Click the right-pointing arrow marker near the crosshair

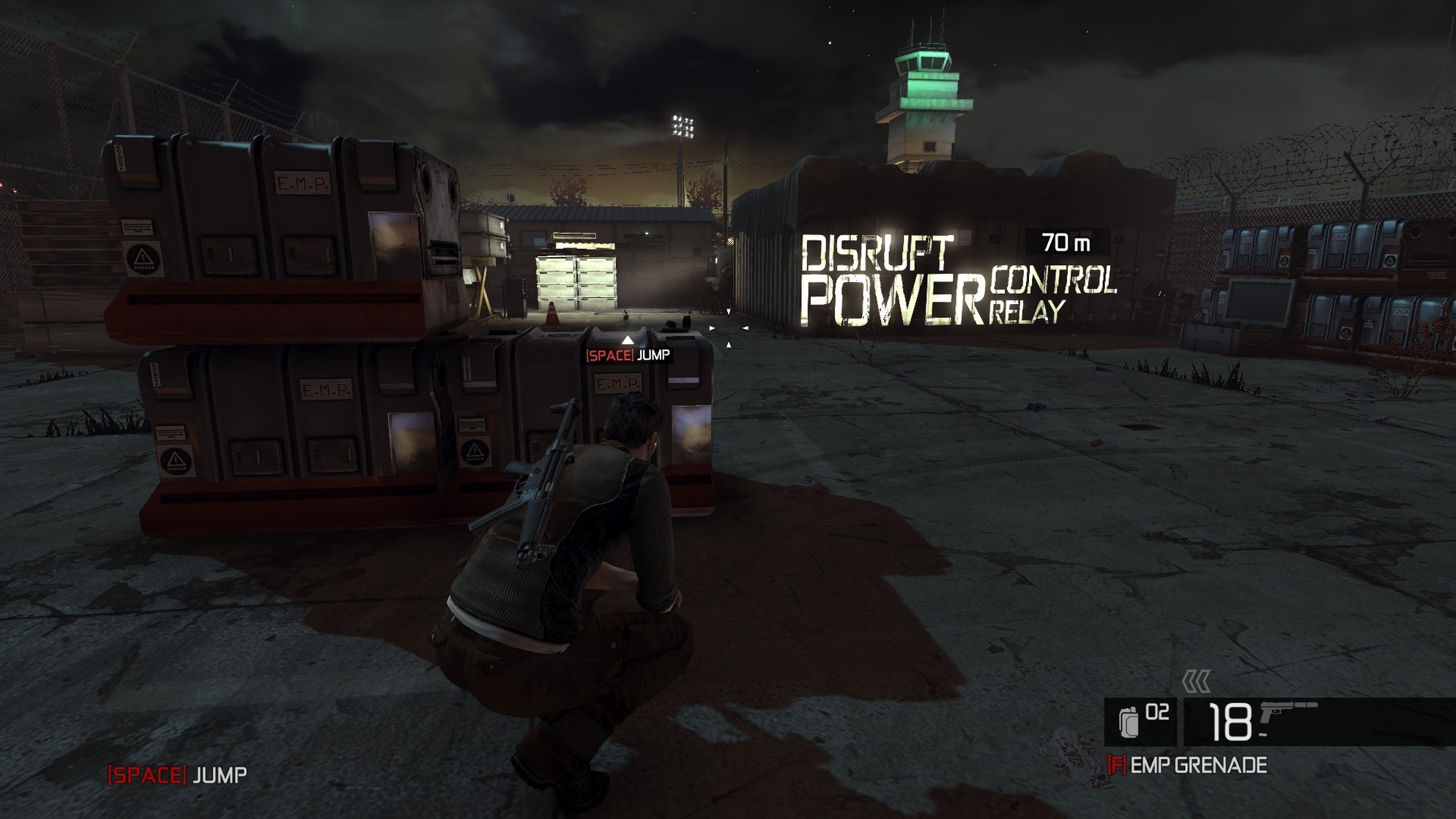712,329
